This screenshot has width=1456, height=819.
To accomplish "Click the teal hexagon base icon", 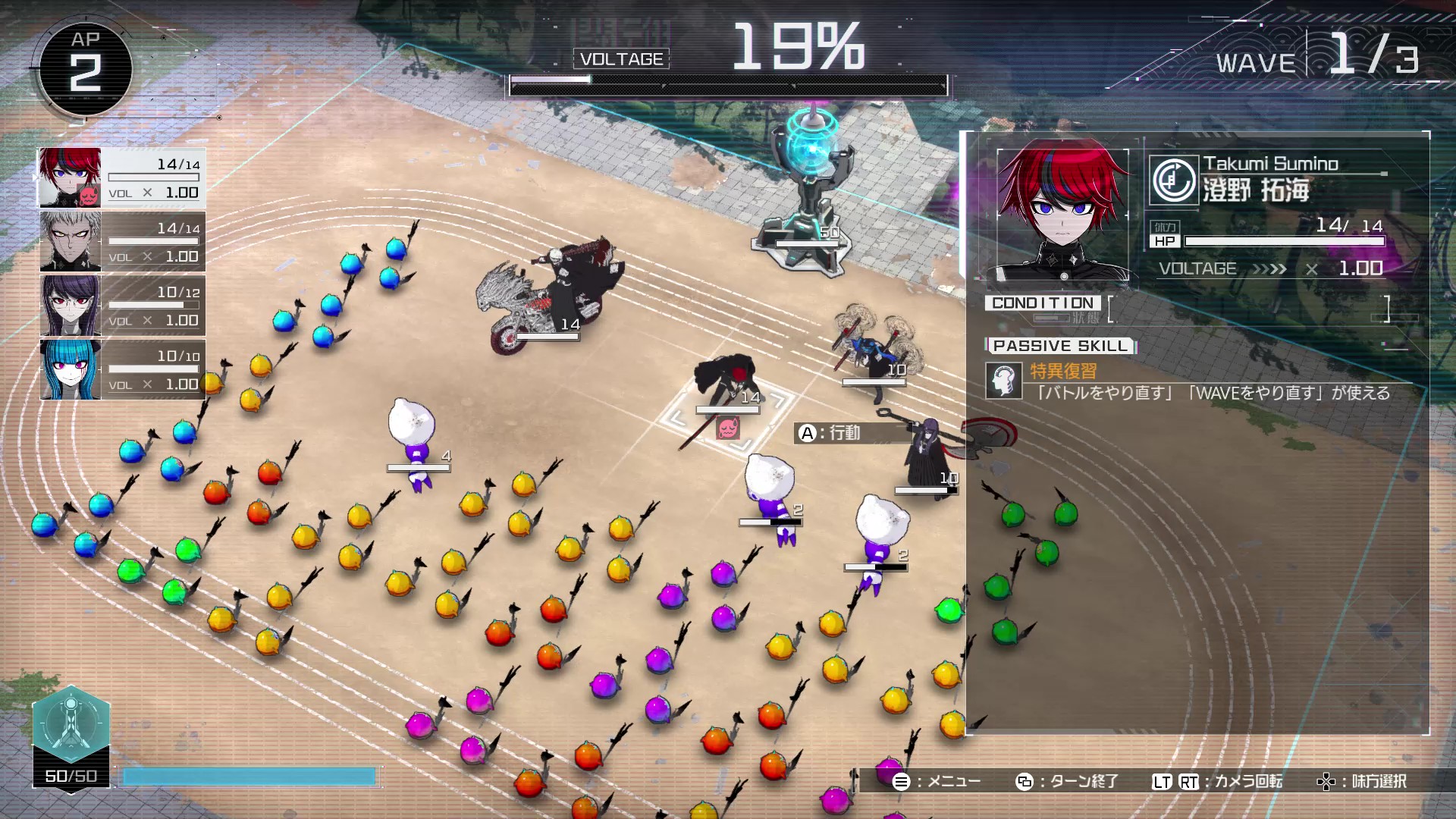I will click(71, 723).
